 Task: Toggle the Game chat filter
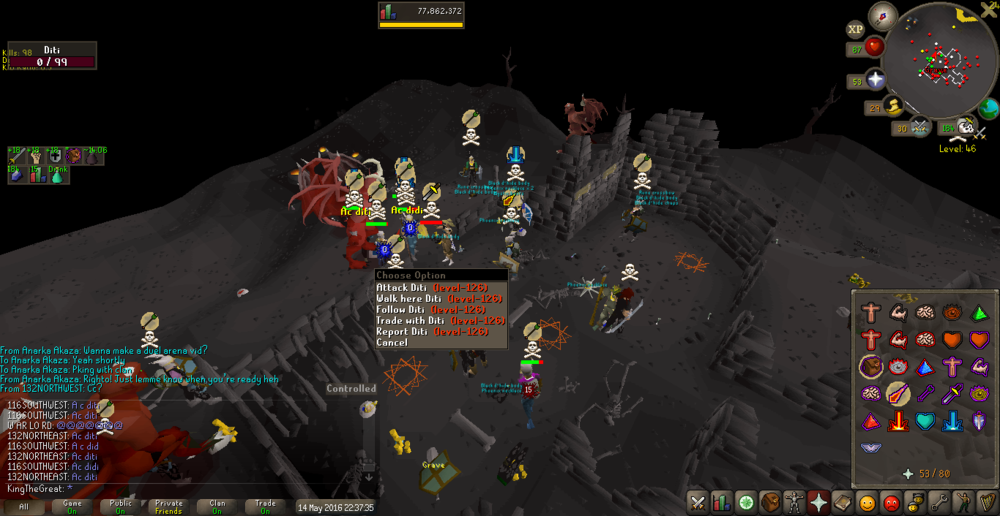(x=73, y=507)
